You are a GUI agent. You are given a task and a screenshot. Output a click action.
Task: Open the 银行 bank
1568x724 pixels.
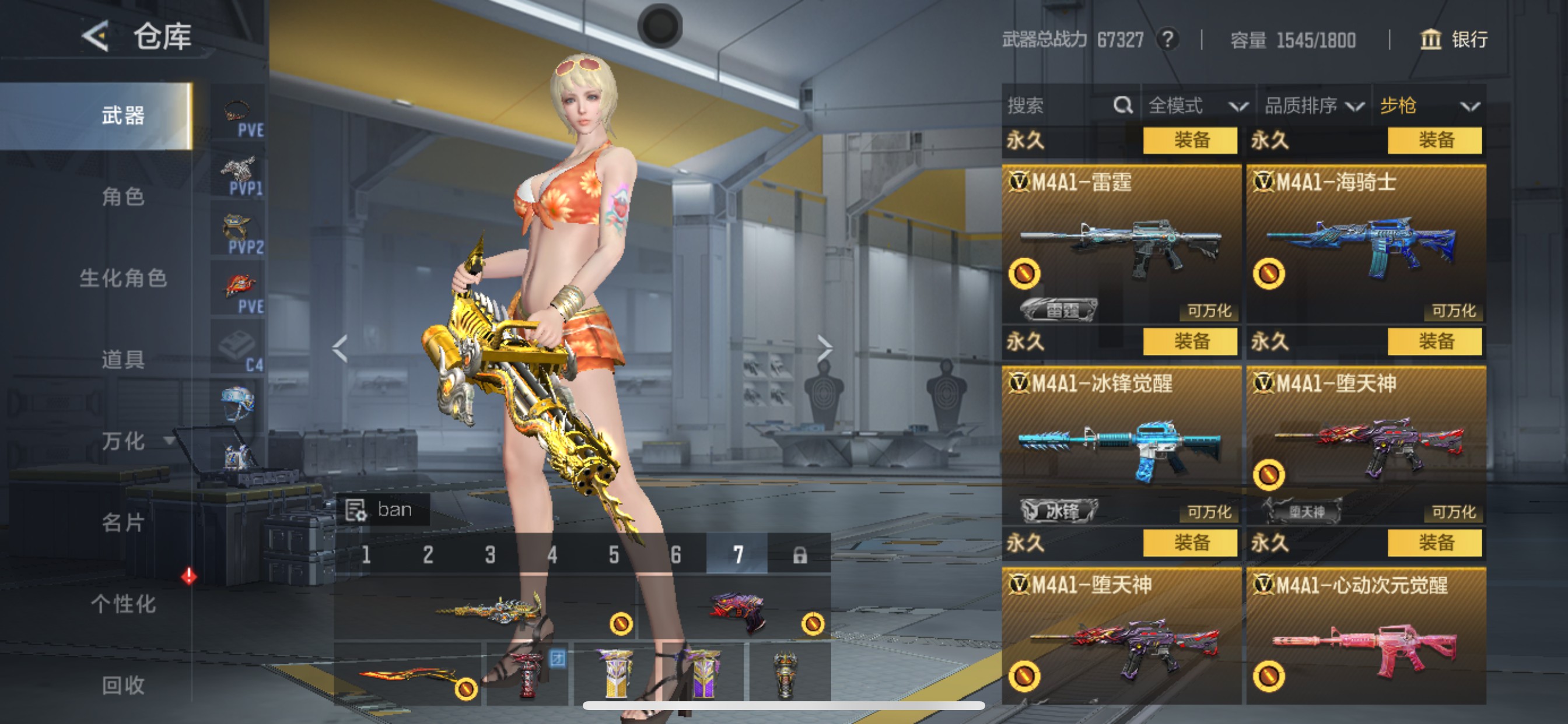pos(1454,40)
